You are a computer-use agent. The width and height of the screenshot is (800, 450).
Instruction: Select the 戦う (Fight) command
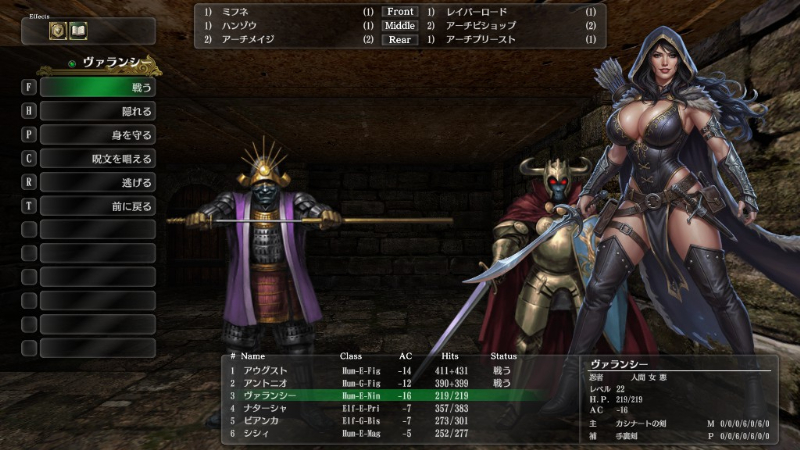(97, 87)
